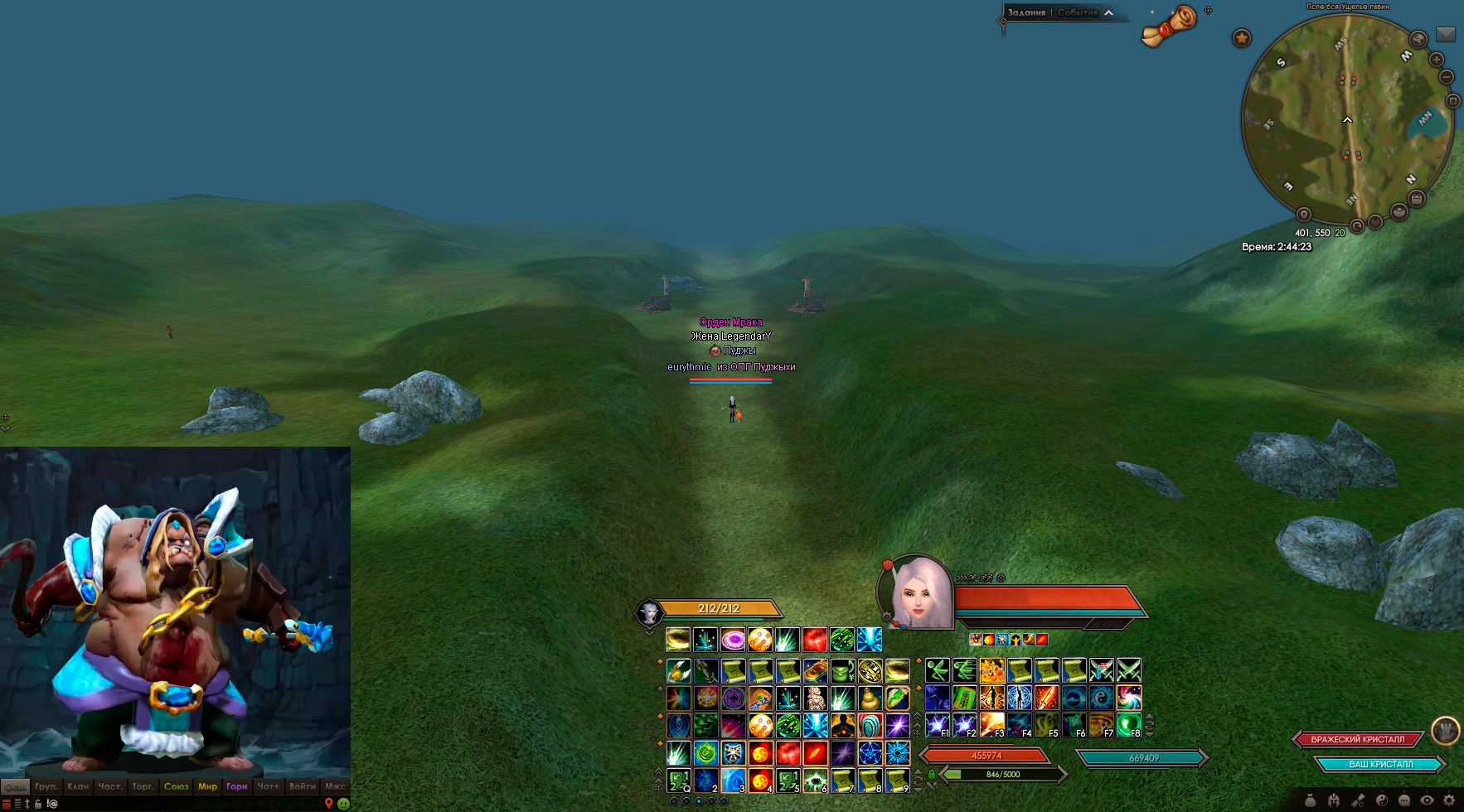The image size is (1464, 812).
Task: Select the Клан chat tab
Action: coord(78,786)
